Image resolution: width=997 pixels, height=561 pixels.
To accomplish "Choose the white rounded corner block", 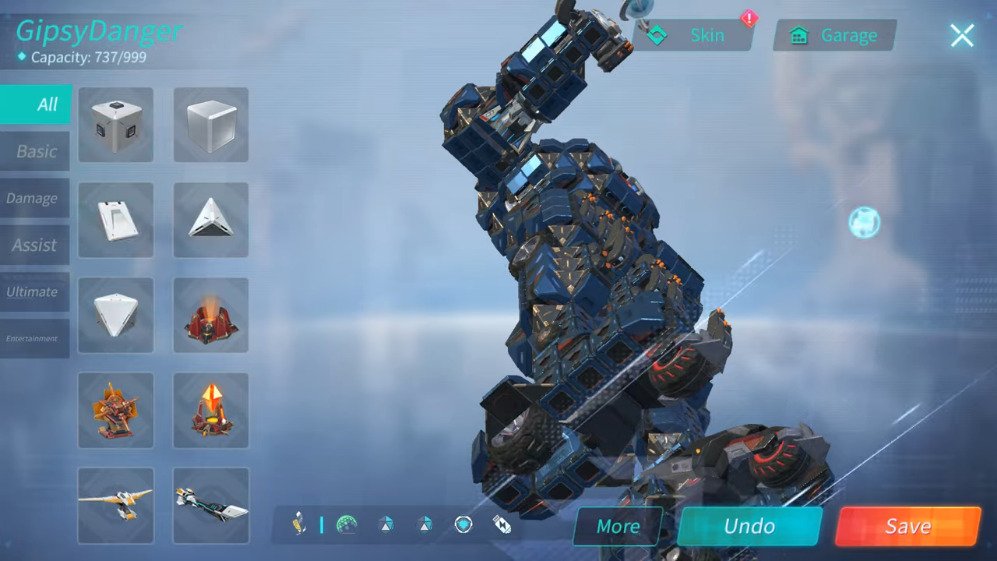I will pos(116,315).
